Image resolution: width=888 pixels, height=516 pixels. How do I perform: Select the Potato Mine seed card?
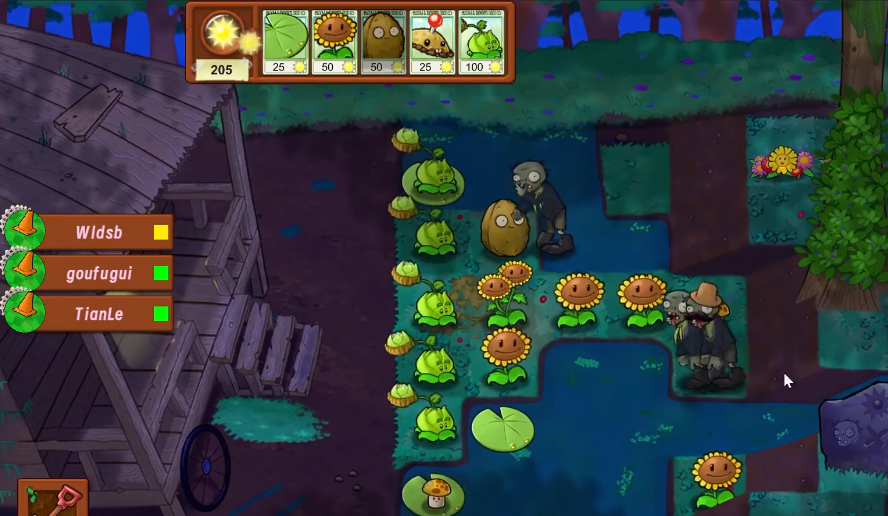[432, 42]
